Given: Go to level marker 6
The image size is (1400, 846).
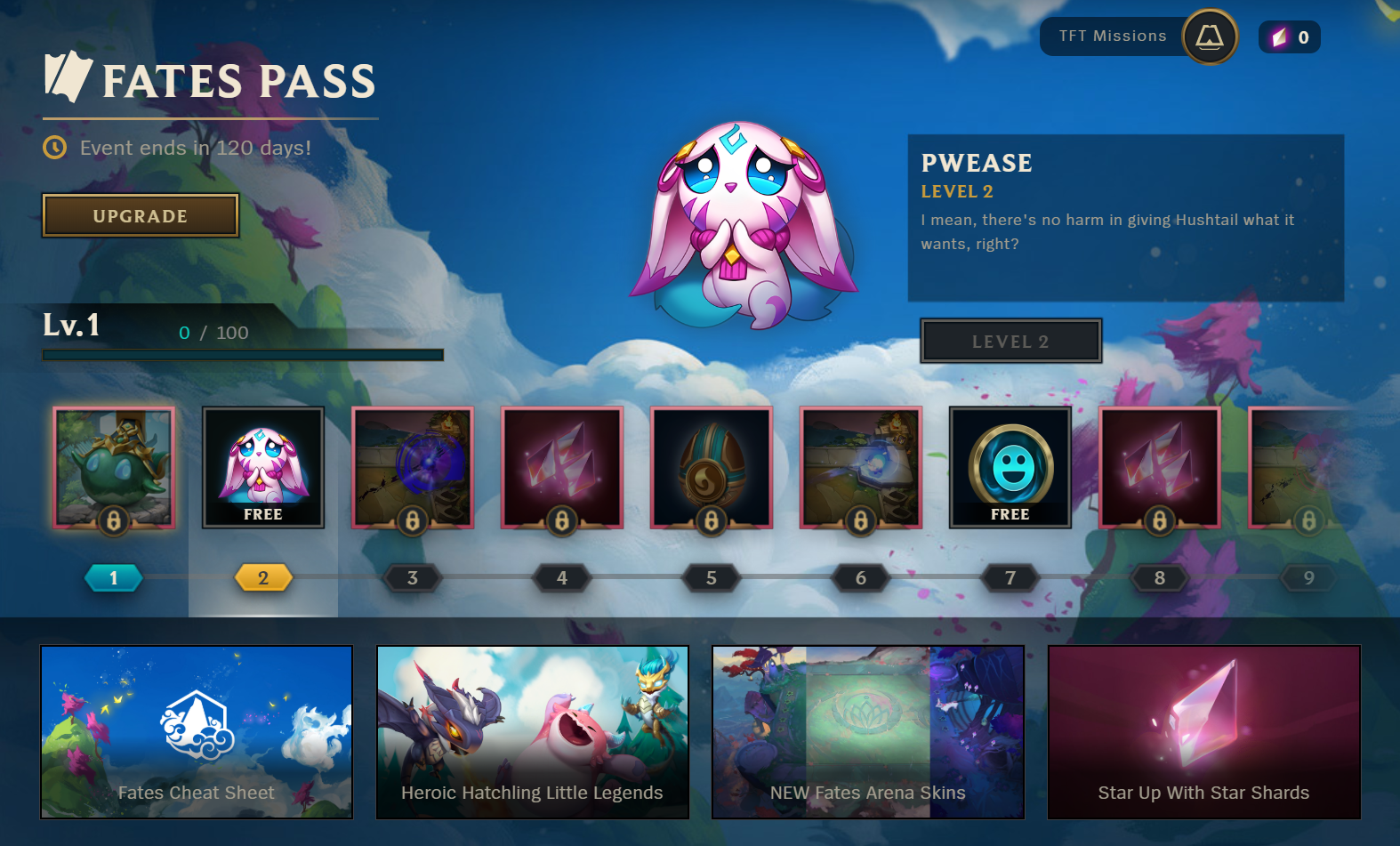Looking at the screenshot, I should tap(861, 578).
